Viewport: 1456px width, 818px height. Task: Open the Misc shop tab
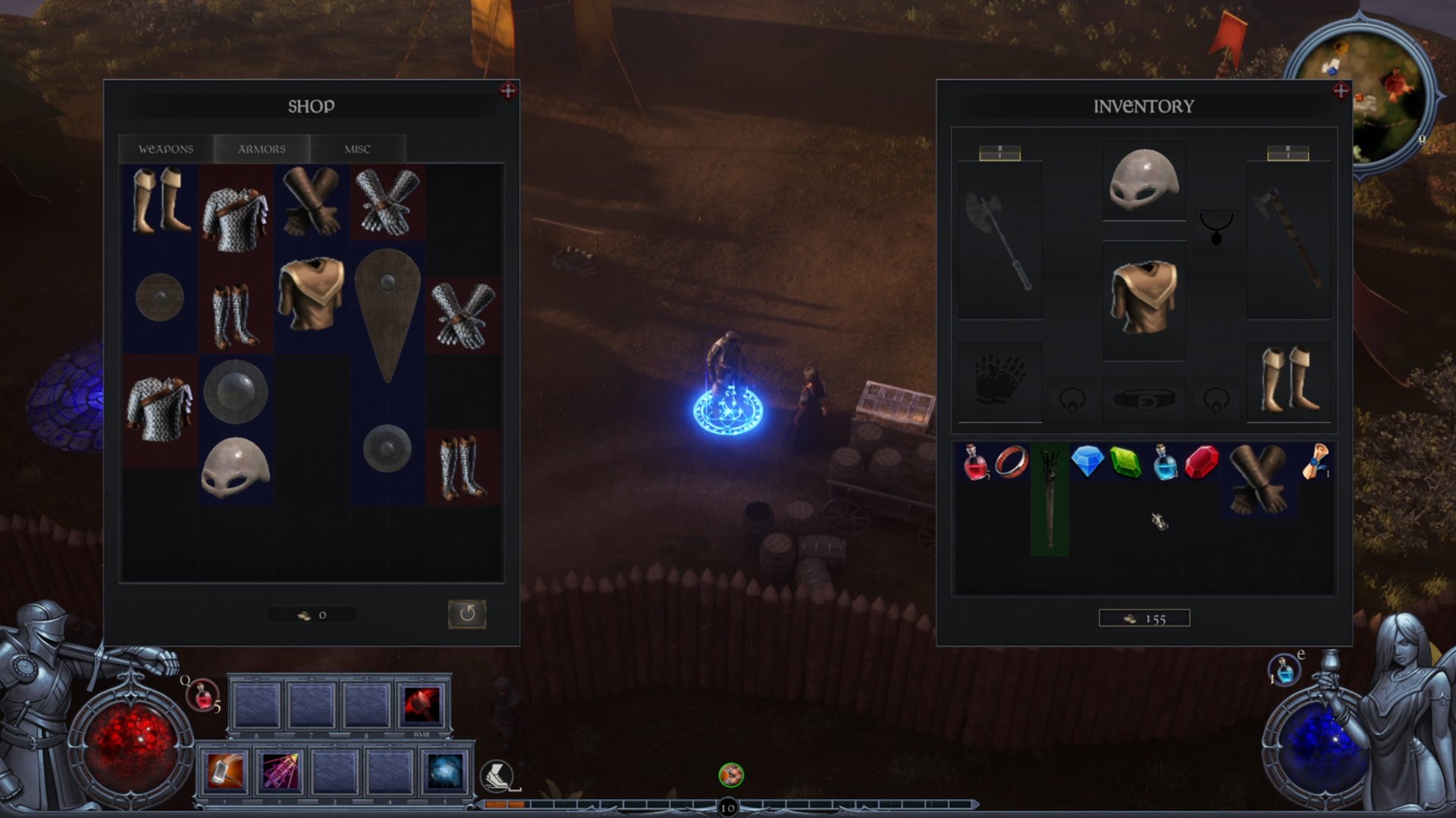point(357,149)
